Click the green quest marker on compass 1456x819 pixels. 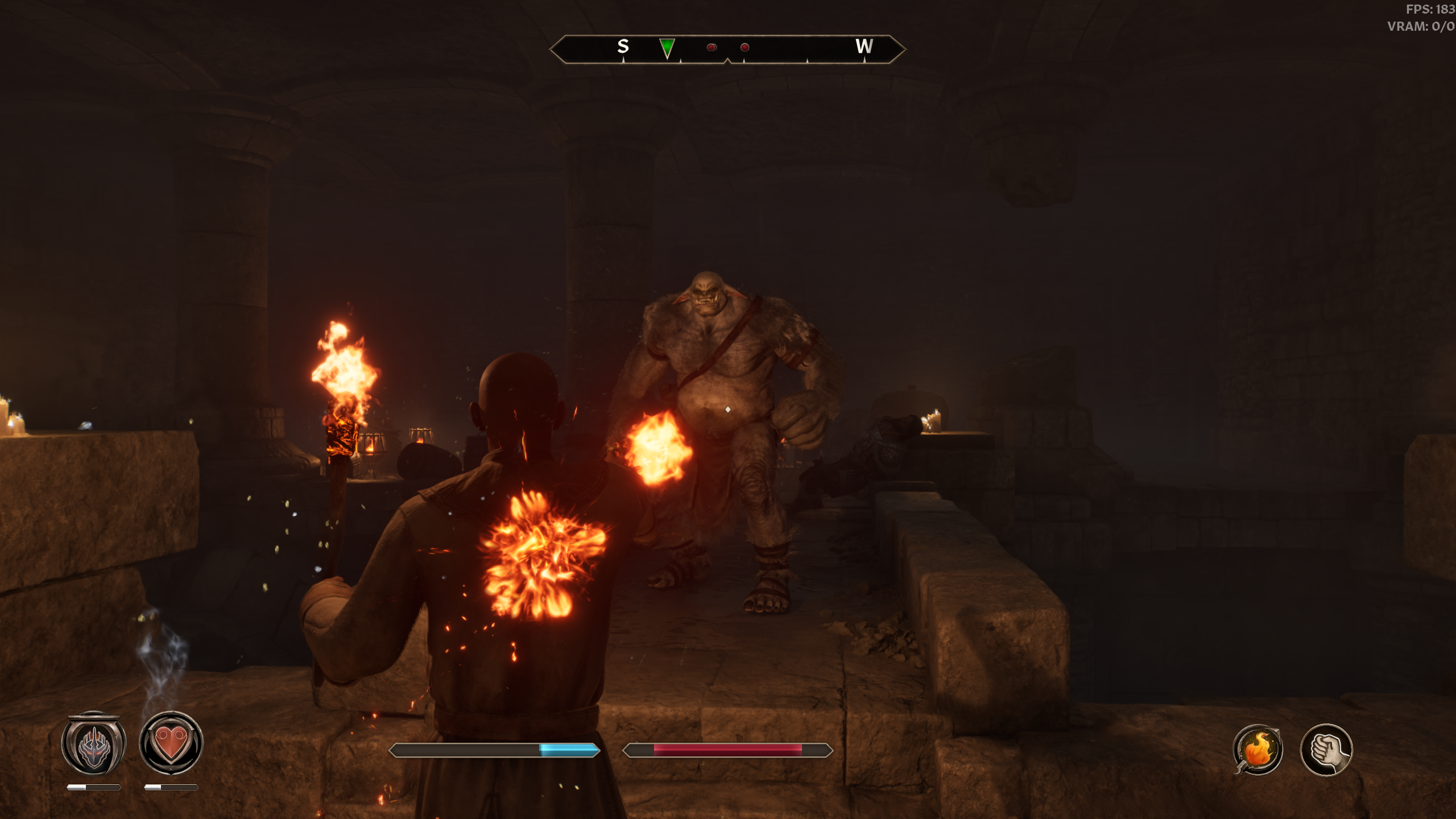667,48
